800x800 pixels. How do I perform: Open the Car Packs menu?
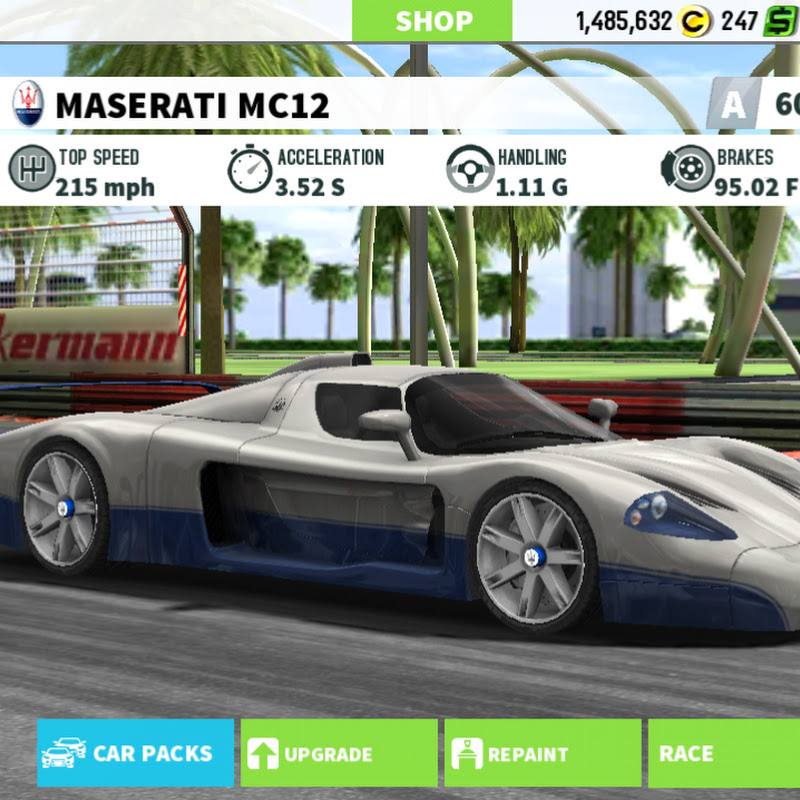pos(135,753)
